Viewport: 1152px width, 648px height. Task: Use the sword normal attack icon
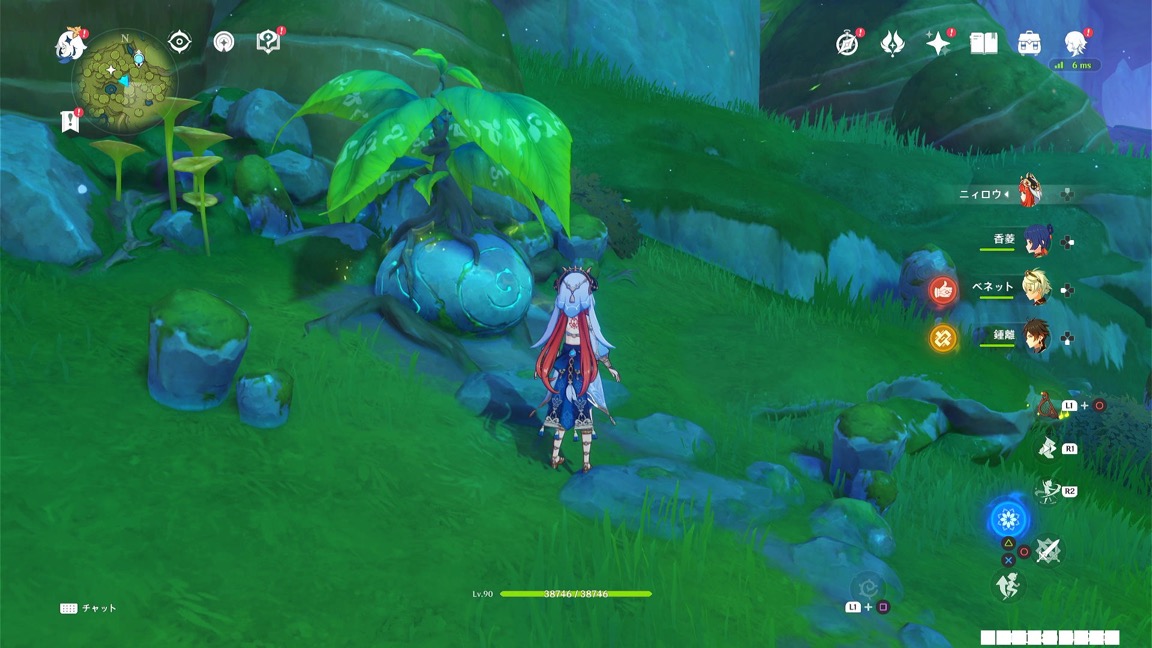coord(1047,550)
